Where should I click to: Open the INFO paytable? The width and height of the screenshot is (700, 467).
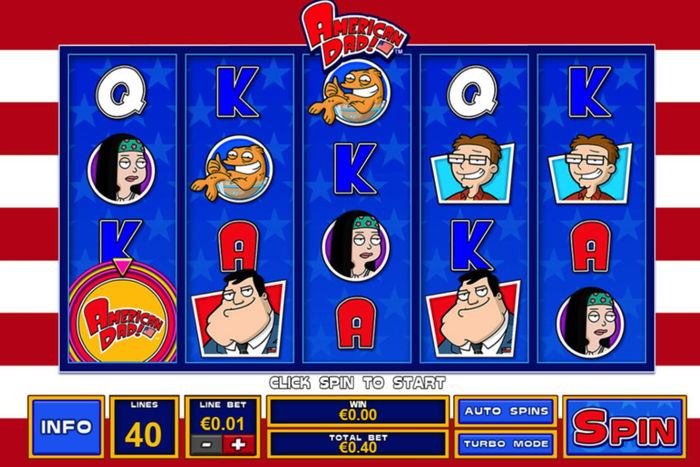coord(66,427)
